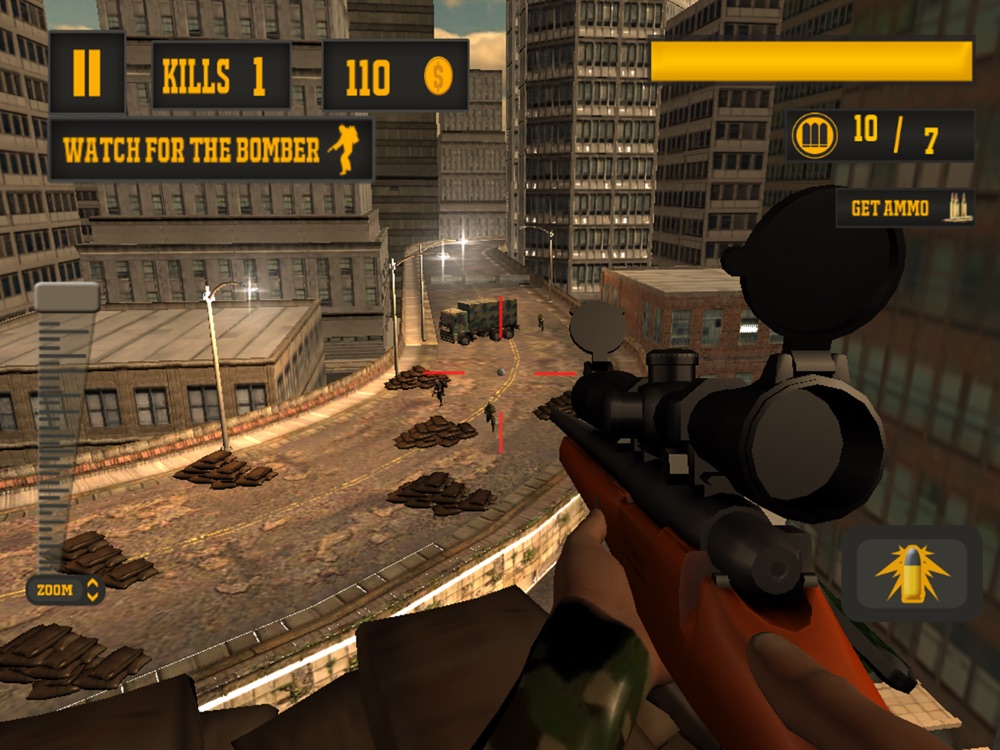Tap the ammo magazine reload icon
1000x750 pixels.
point(814,136)
